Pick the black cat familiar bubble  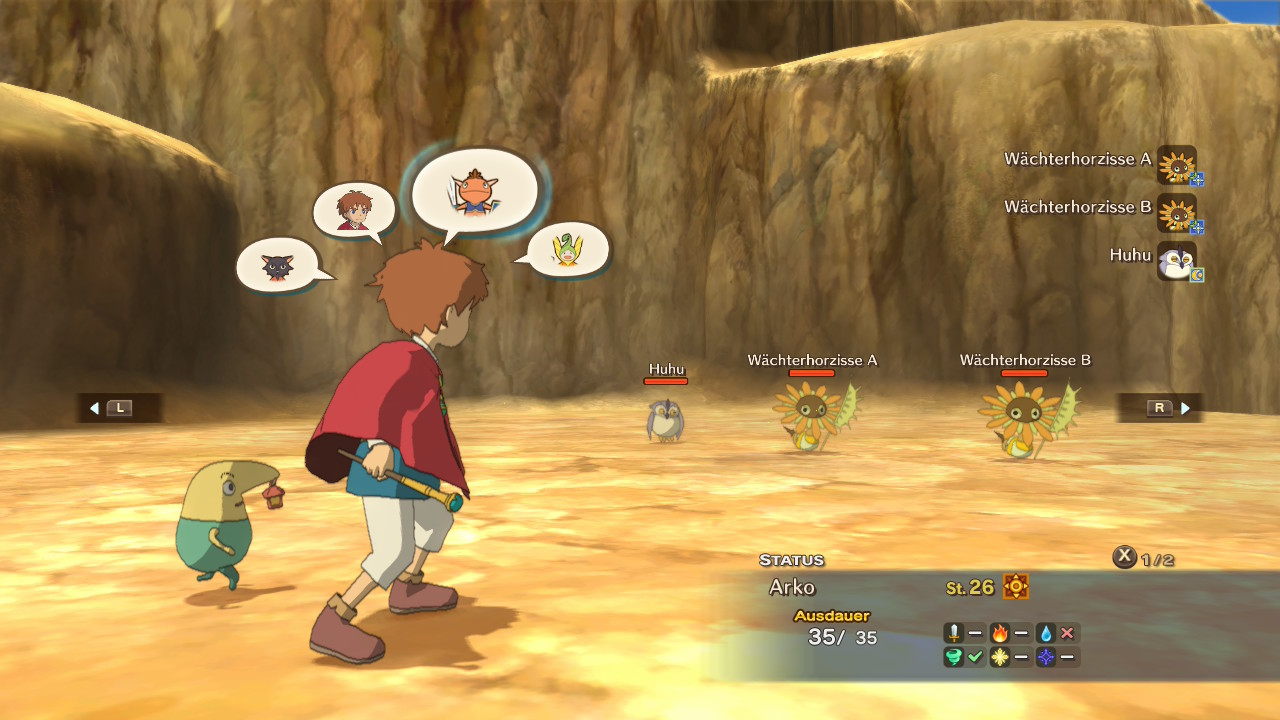coord(277,265)
